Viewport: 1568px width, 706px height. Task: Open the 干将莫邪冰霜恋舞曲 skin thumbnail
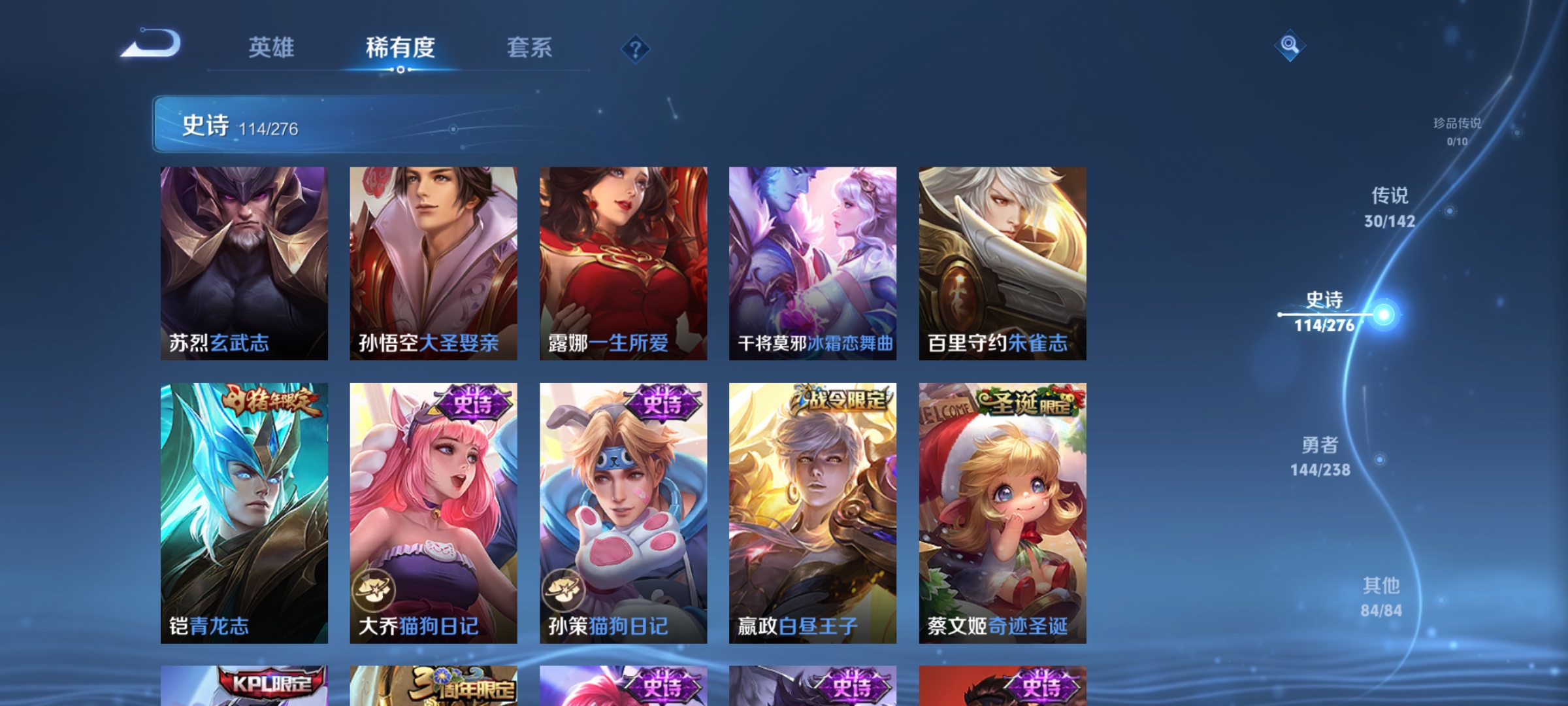(x=812, y=261)
